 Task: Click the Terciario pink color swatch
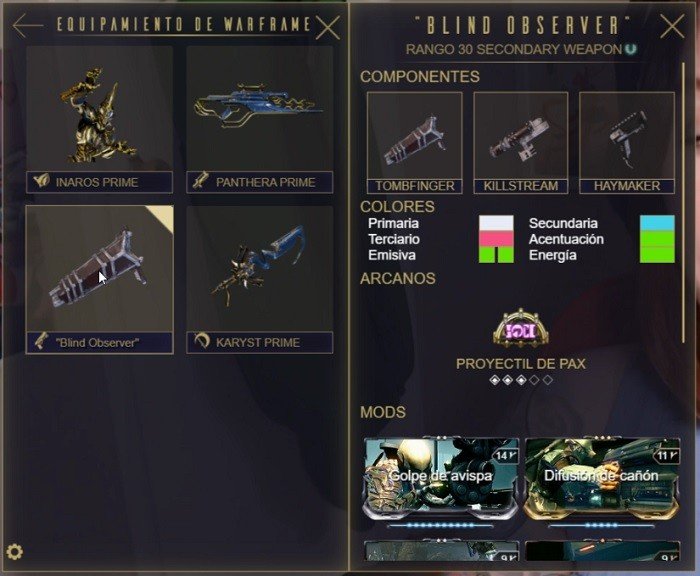click(x=496, y=239)
